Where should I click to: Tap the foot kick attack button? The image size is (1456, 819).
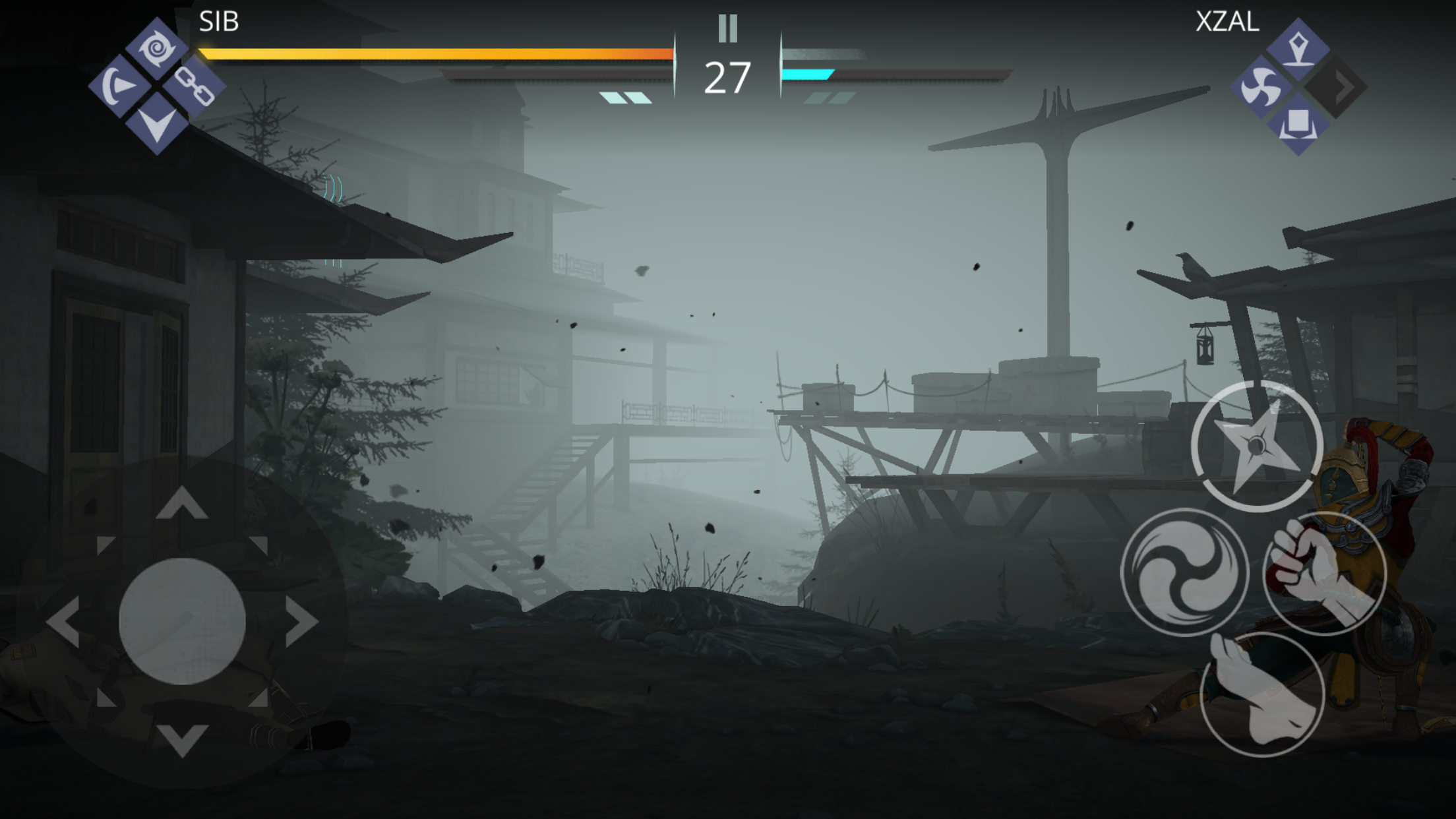point(1262,694)
